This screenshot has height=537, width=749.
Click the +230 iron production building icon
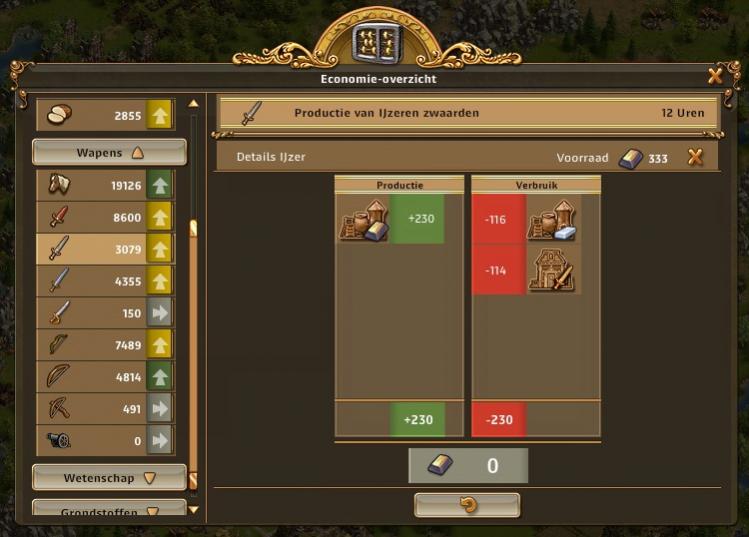click(x=363, y=219)
